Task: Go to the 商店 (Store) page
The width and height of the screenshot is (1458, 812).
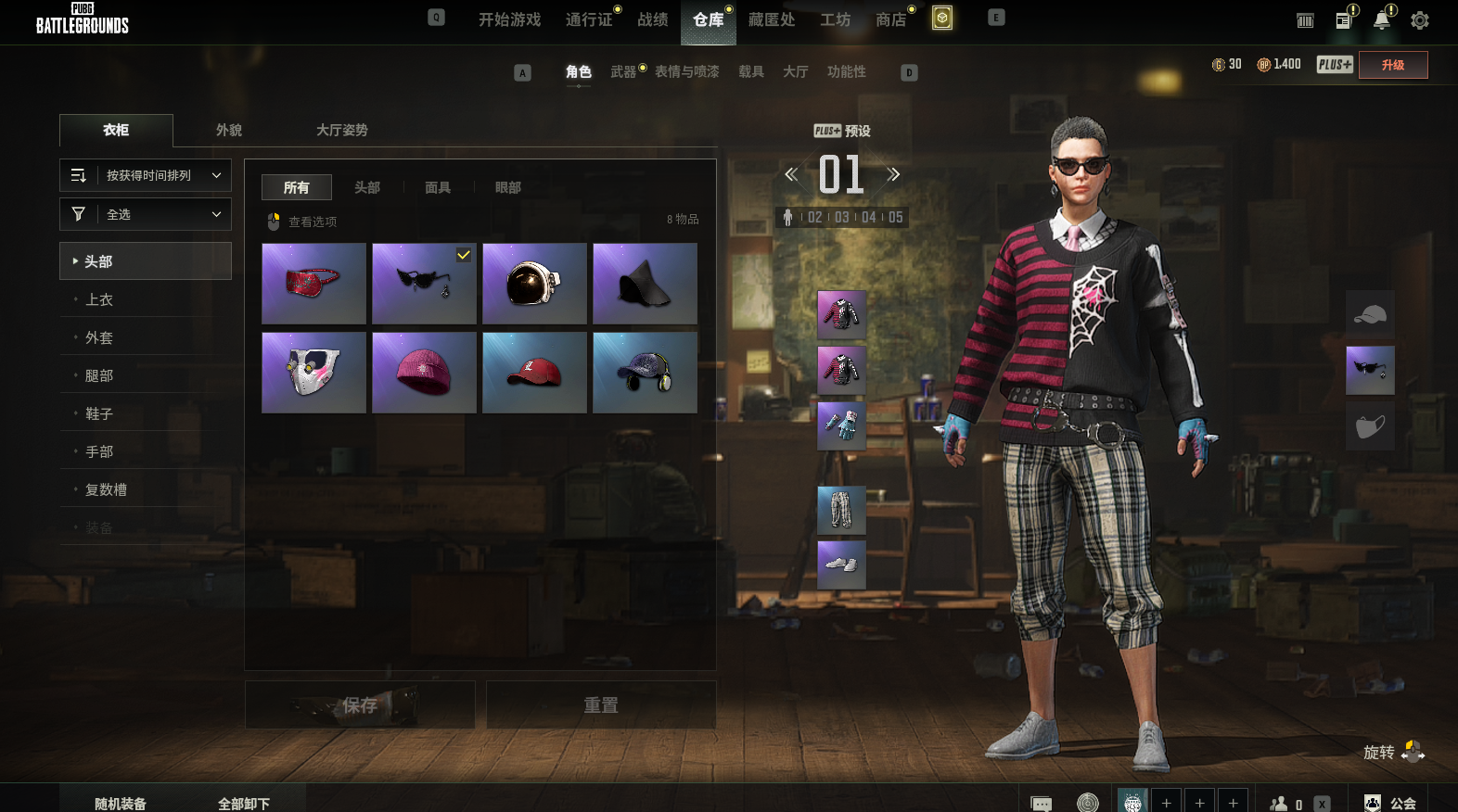Action: [890, 19]
